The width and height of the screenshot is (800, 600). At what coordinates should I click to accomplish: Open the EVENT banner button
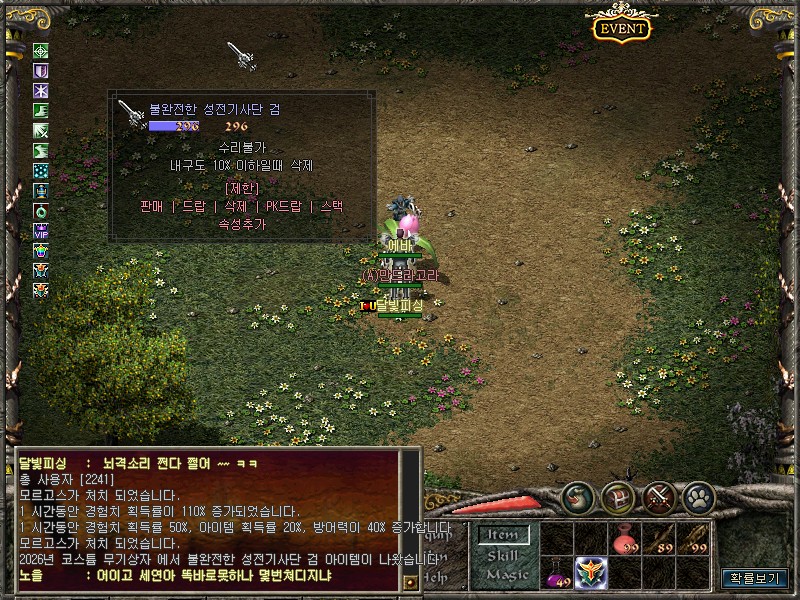622,28
